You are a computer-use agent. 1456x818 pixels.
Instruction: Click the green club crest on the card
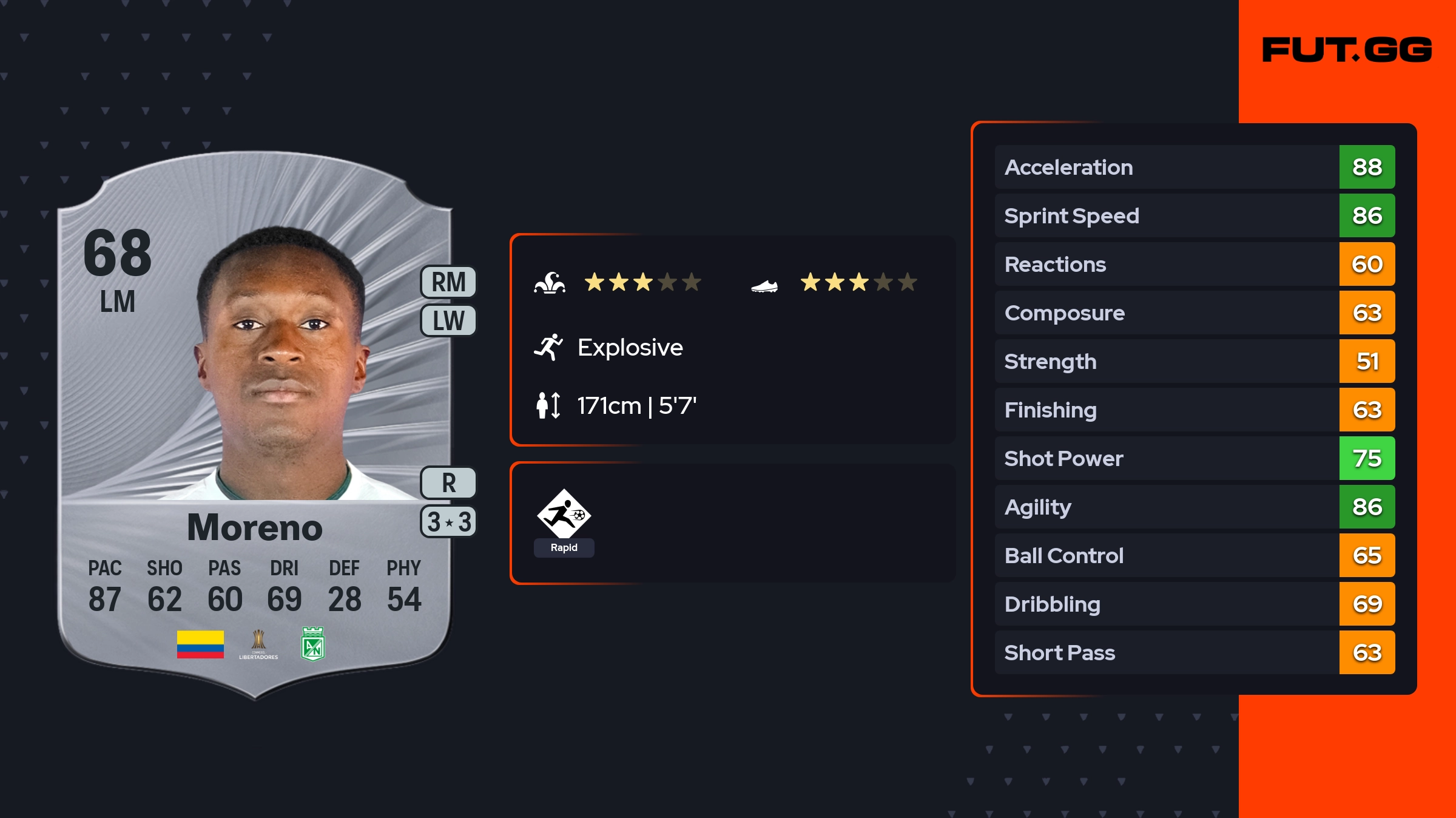pyautogui.click(x=313, y=644)
